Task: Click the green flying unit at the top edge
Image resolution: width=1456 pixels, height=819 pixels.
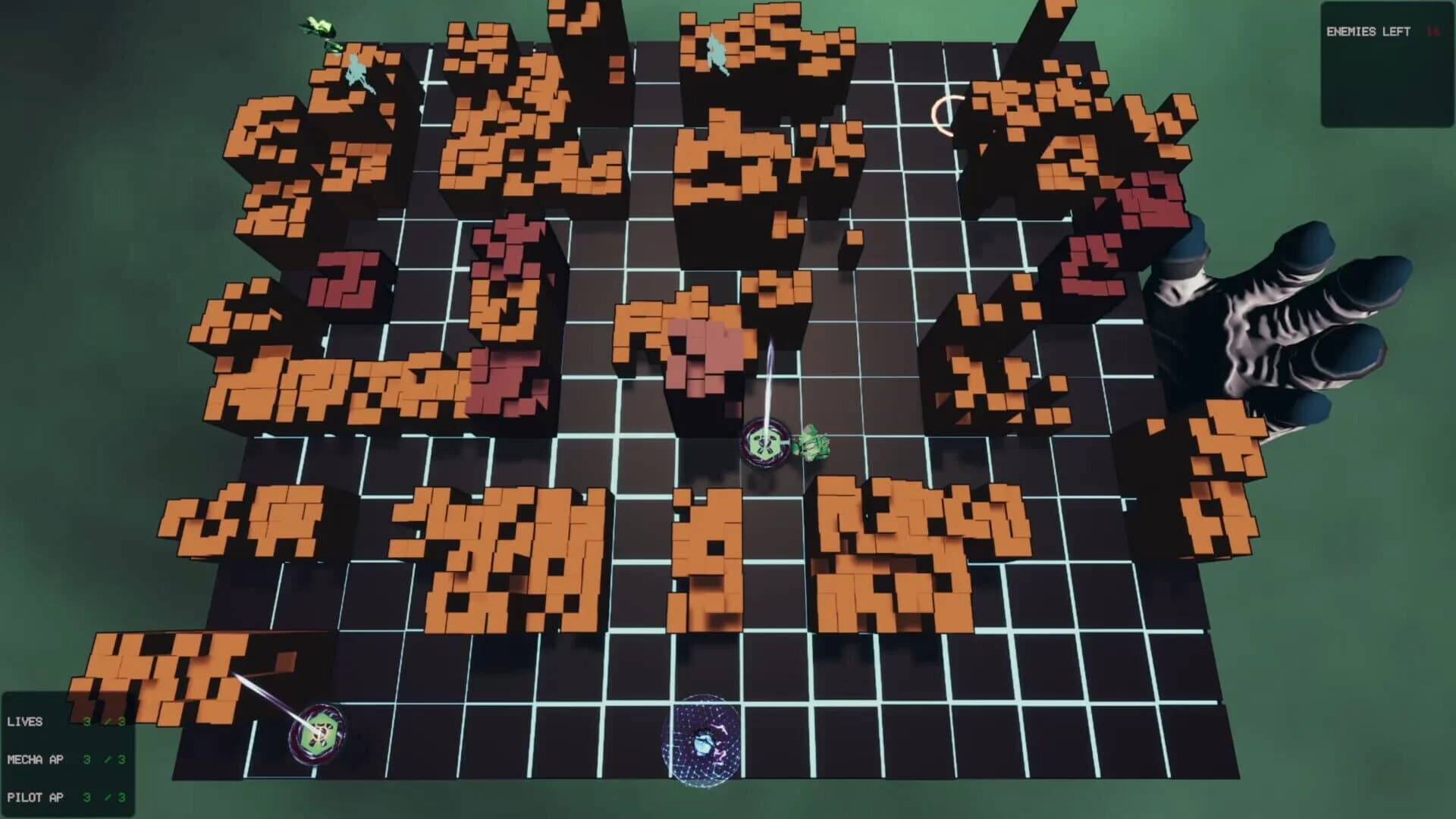Action: (318, 27)
